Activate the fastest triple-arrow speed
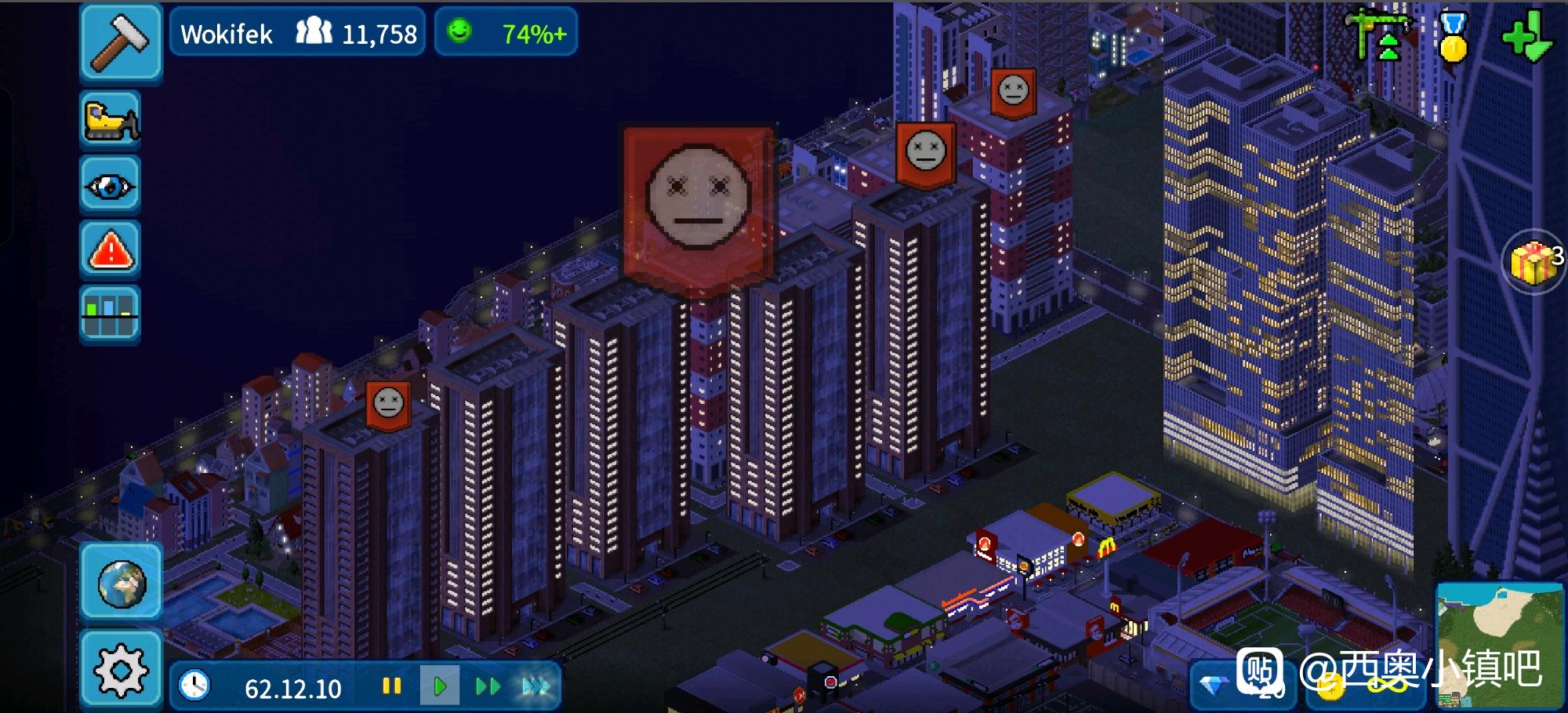The height and width of the screenshot is (713, 1568). pyautogui.click(x=536, y=687)
